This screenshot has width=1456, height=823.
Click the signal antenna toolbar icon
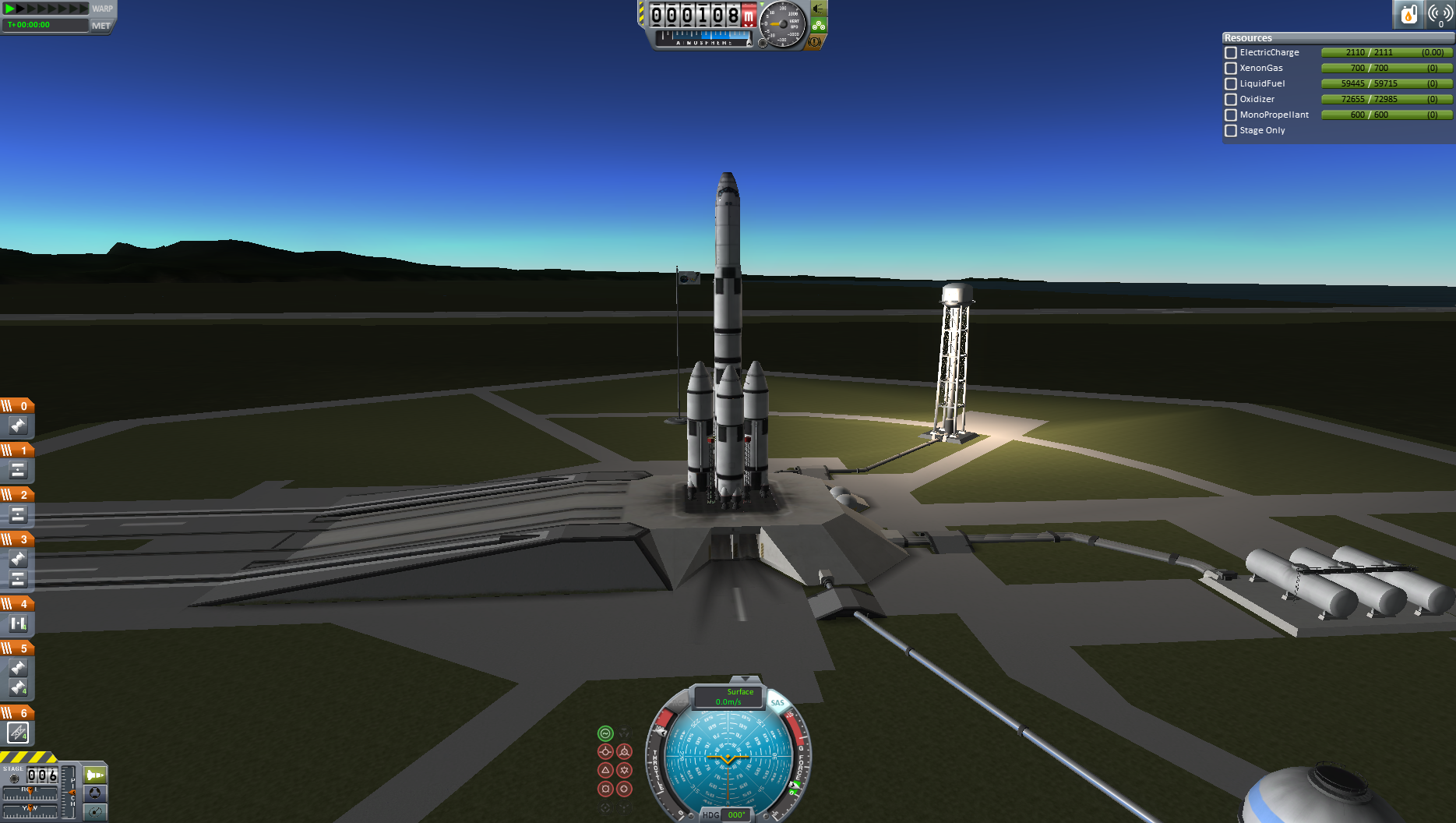click(1440, 14)
